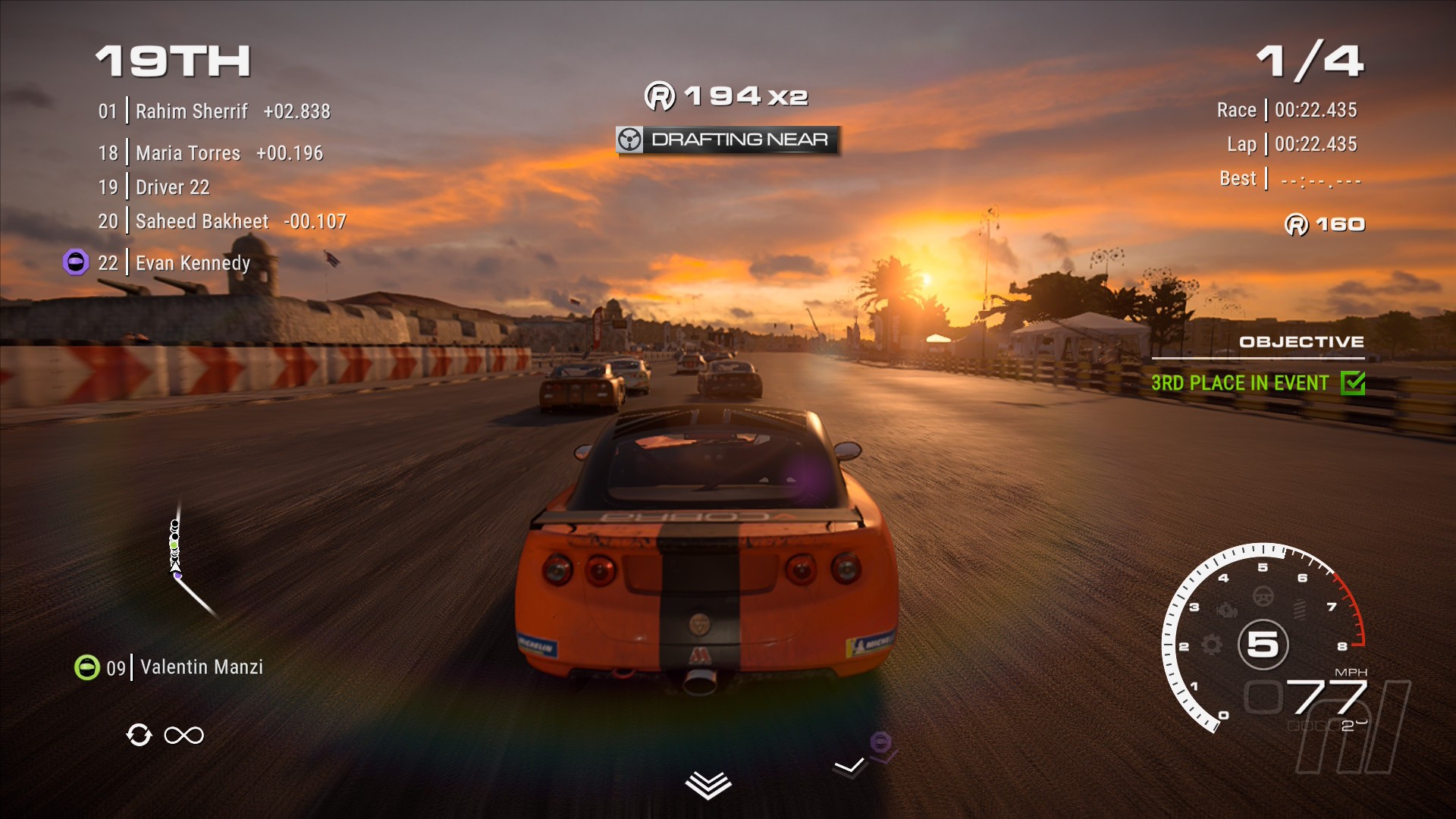Click the white checkmark icon at the bottom
The image size is (1456, 819).
coord(849,767)
